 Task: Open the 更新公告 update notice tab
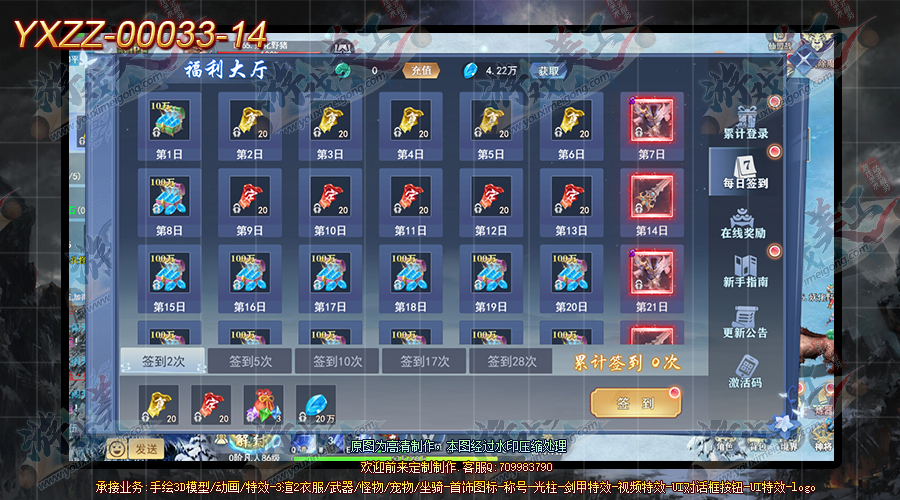click(x=745, y=322)
